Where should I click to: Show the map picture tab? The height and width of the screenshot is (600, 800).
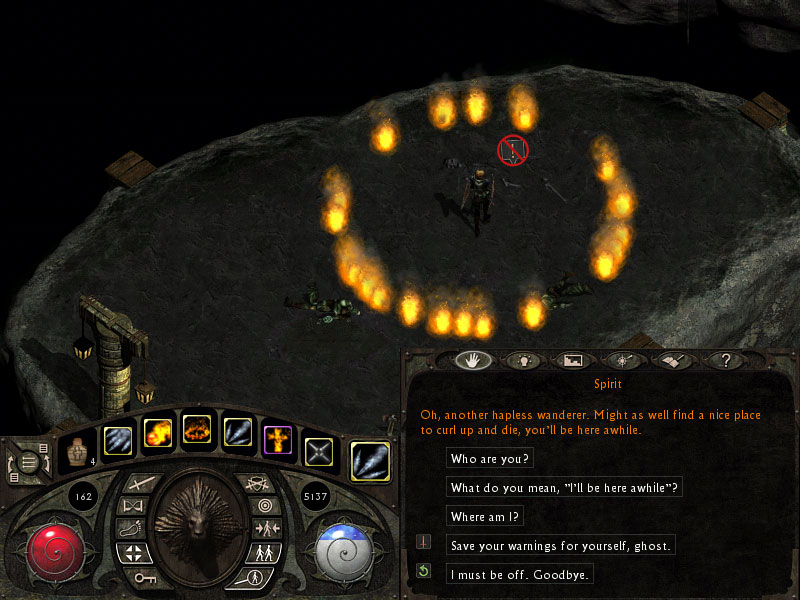click(574, 360)
